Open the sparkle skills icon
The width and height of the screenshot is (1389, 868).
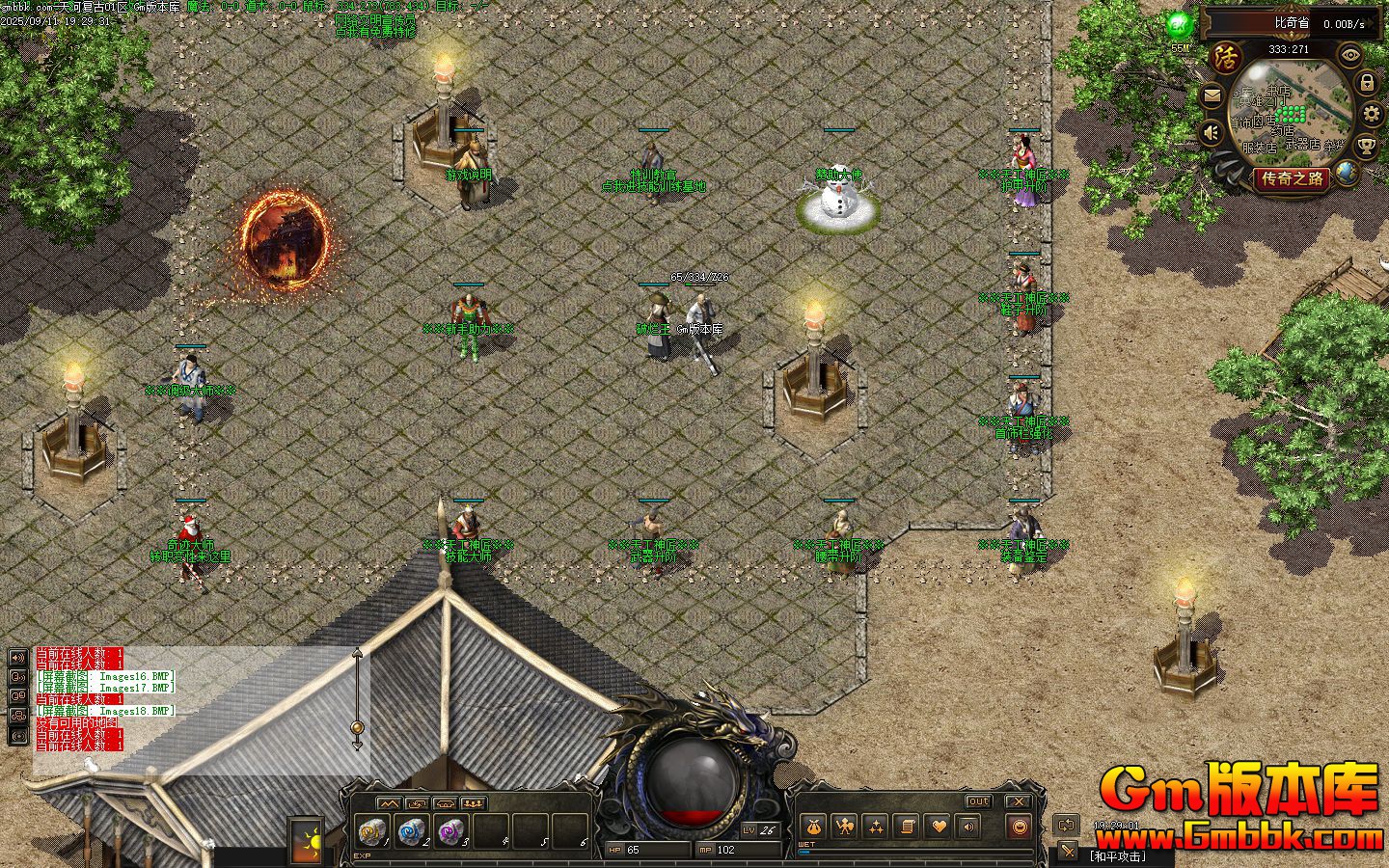tap(875, 827)
